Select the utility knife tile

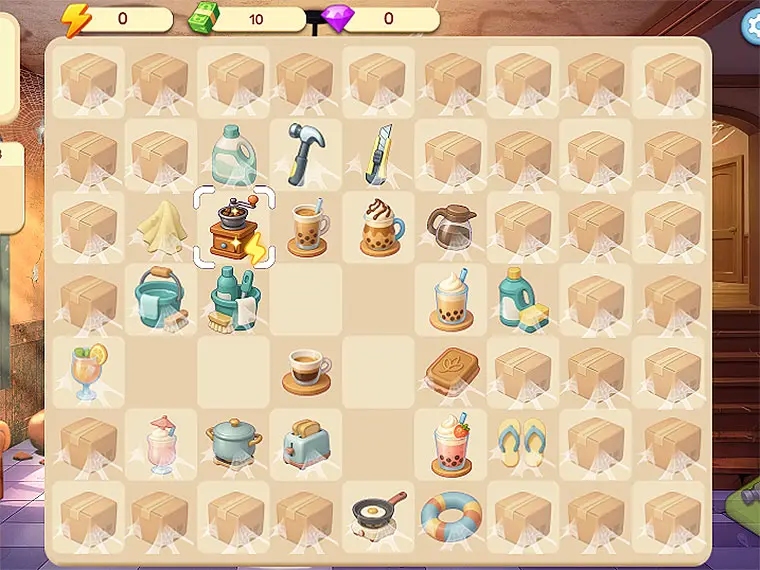point(378,154)
